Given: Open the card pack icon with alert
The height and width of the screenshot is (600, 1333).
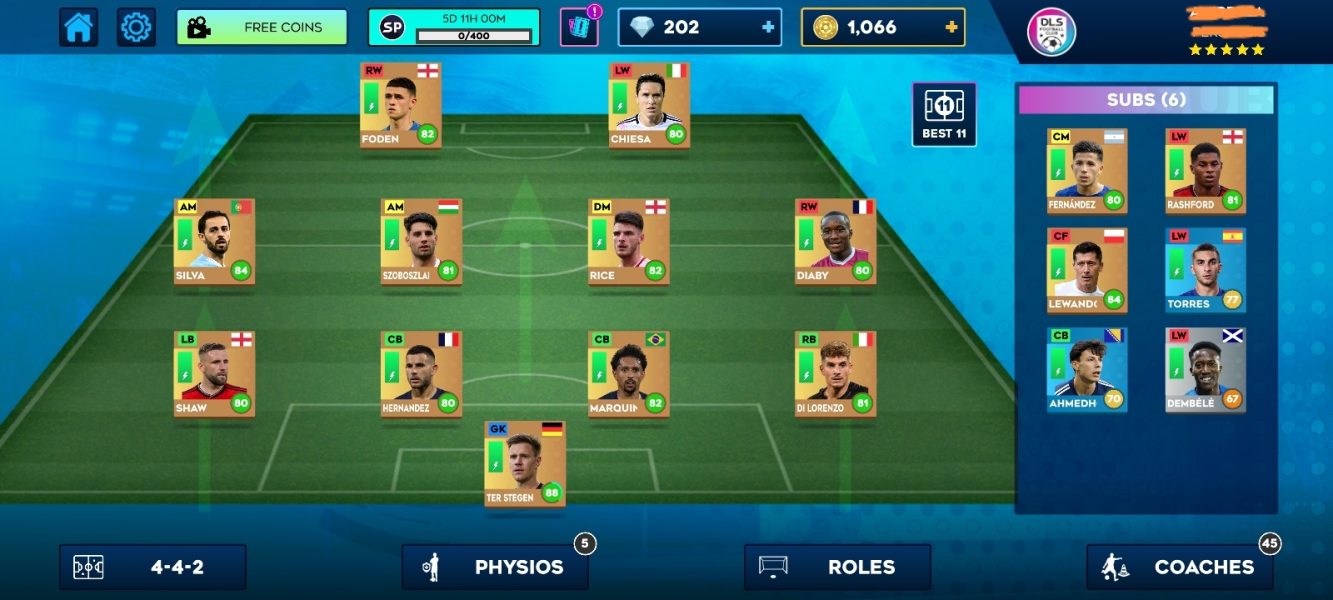Looking at the screenshot, I should click(x=578, y=27).
